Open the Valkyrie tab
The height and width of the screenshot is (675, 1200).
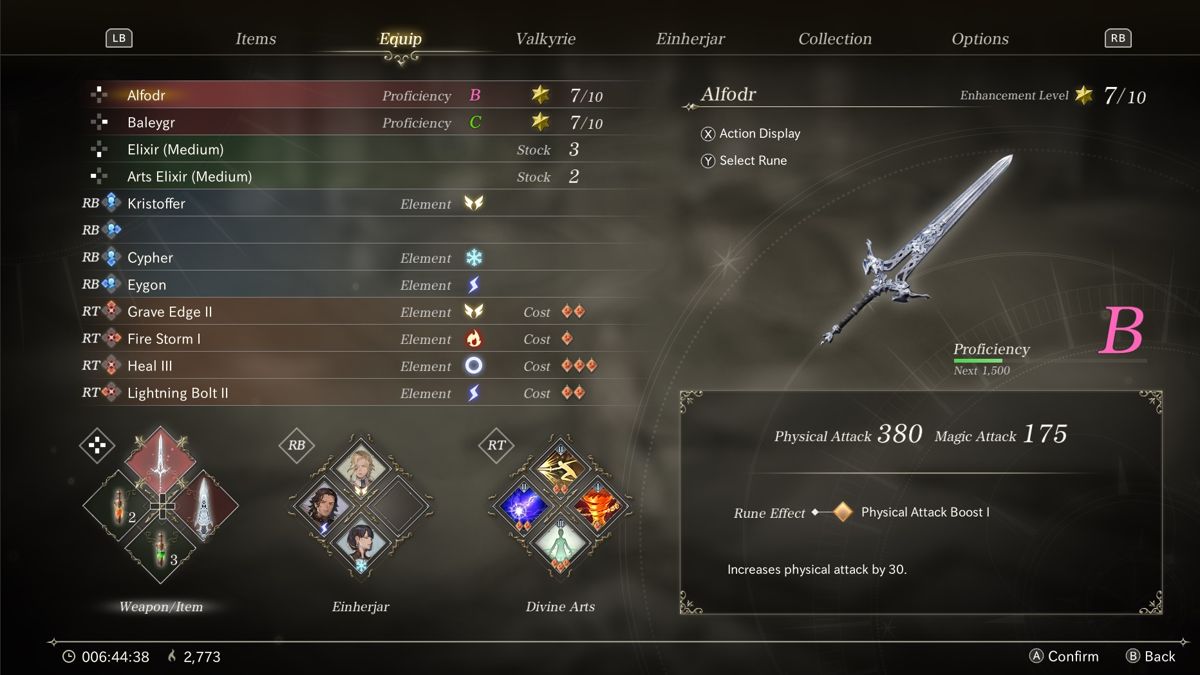click(545, 39)
